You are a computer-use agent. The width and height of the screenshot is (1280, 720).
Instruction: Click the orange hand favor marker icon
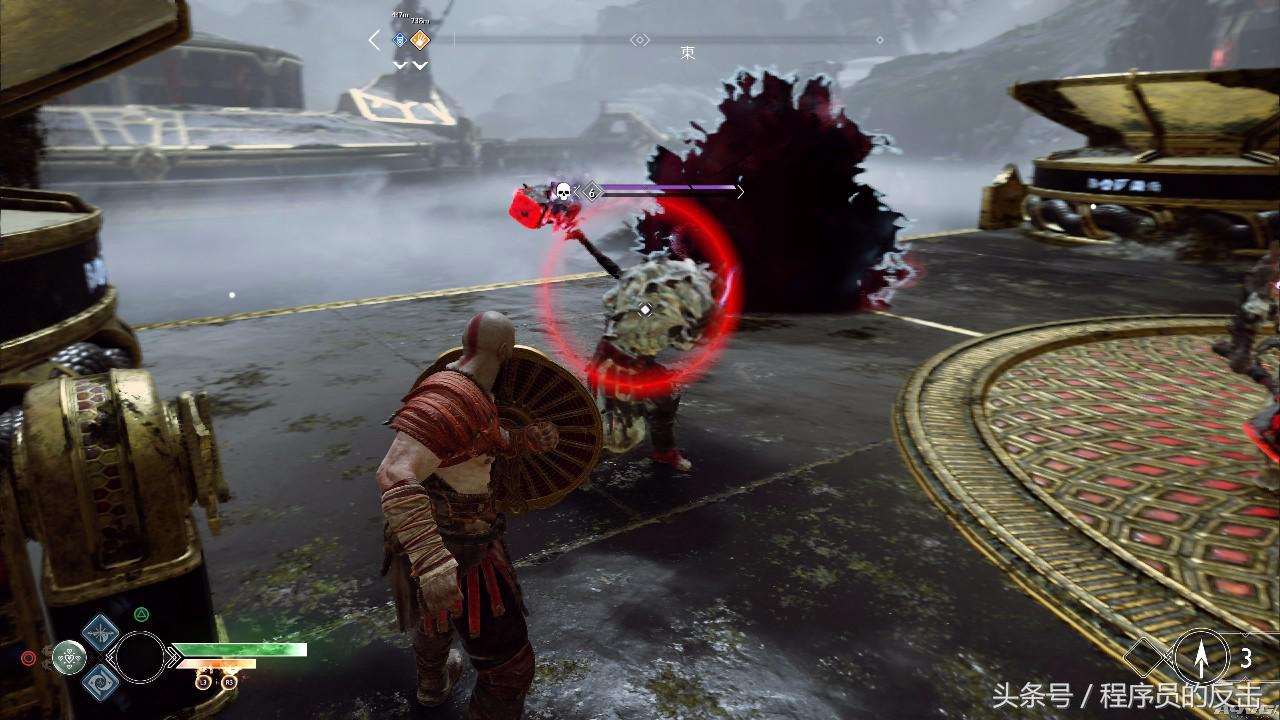point(419,39)
